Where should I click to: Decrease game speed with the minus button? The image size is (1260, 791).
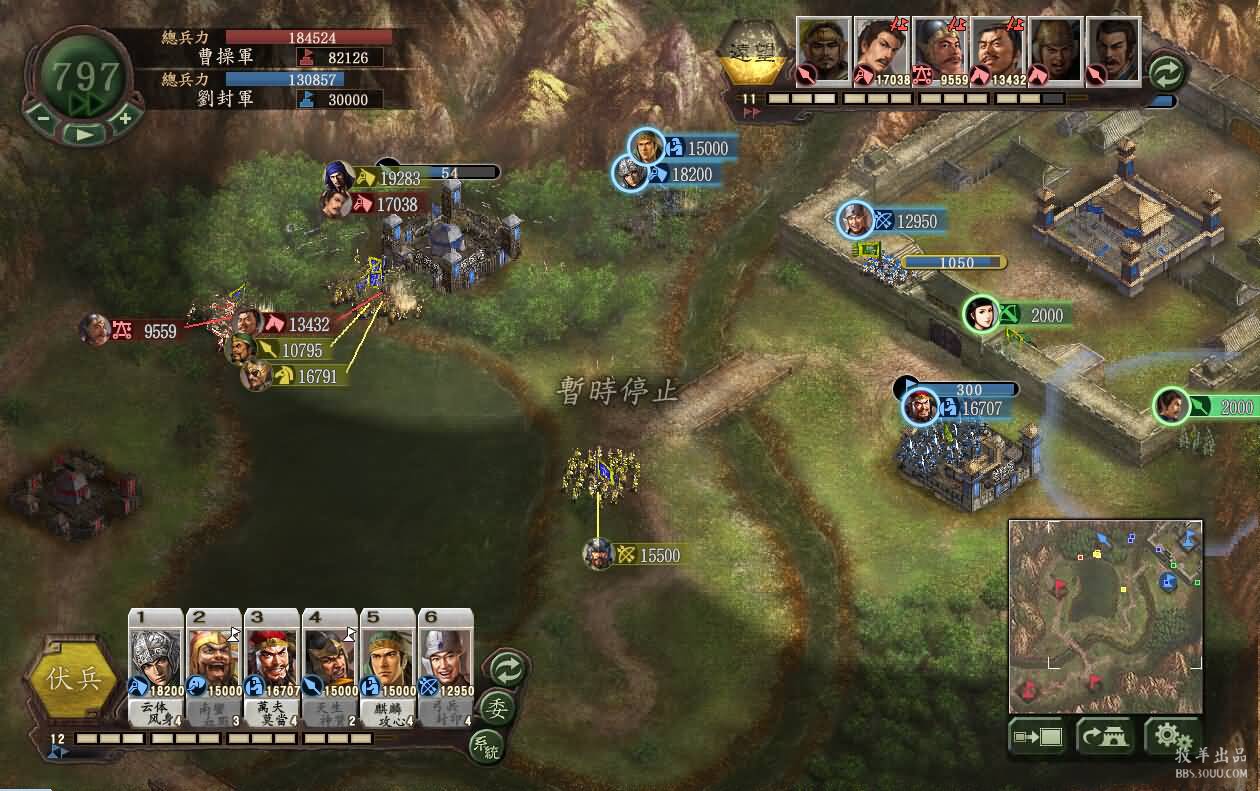(x=43, y=117)
